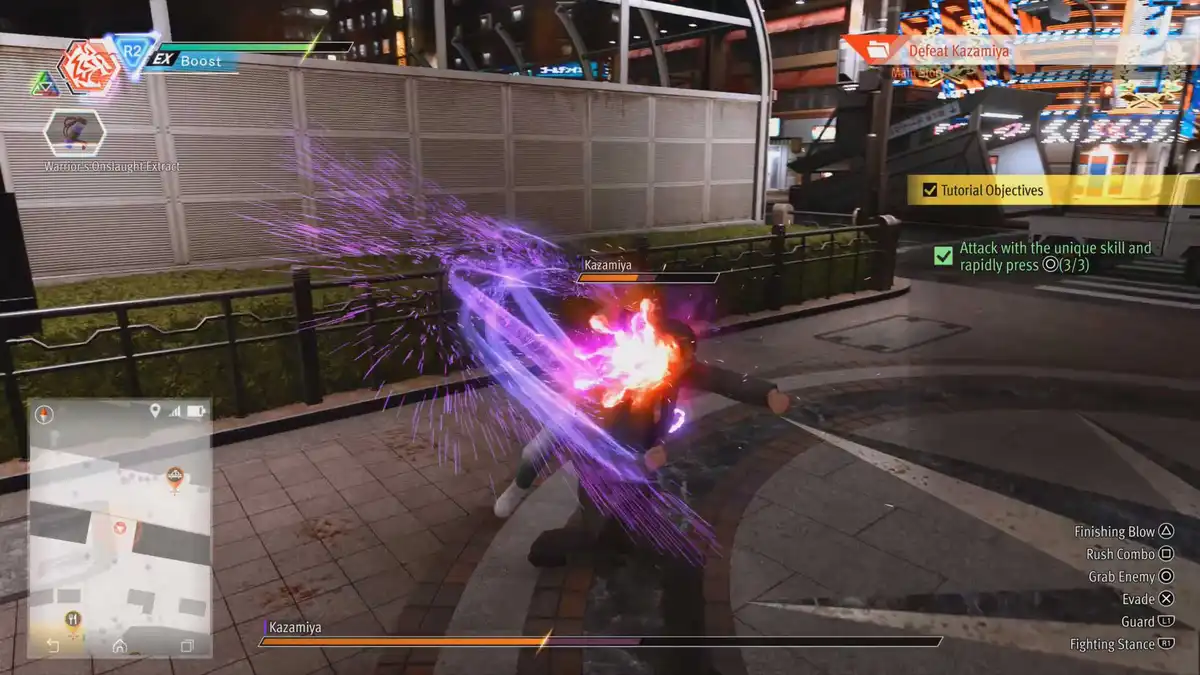Select the orange tiger fighting style emblem
The width and height of the screenshot is (1200, 675).
click(x=89, y=67)
